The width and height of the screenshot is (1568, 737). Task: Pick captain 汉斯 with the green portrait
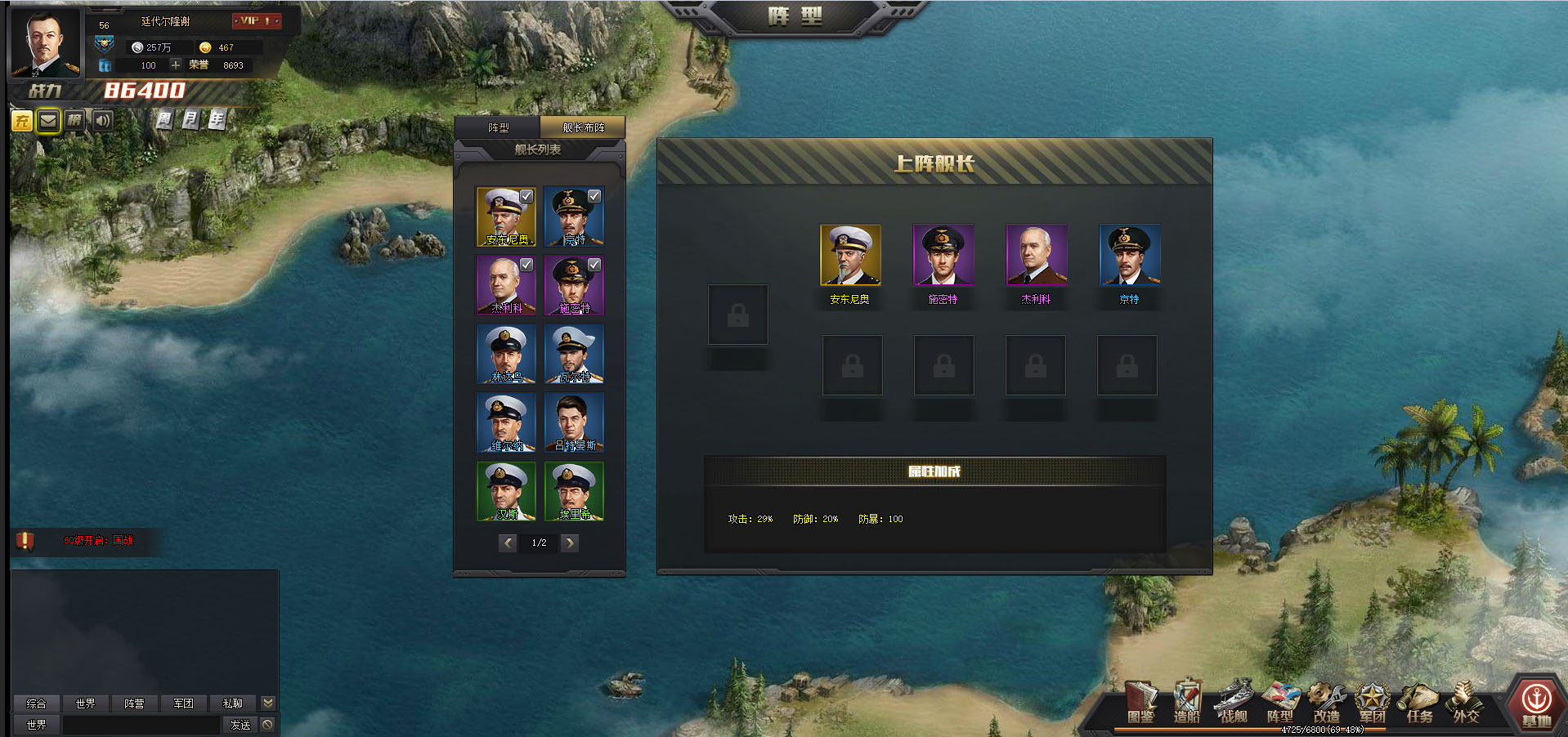point(506,491)
